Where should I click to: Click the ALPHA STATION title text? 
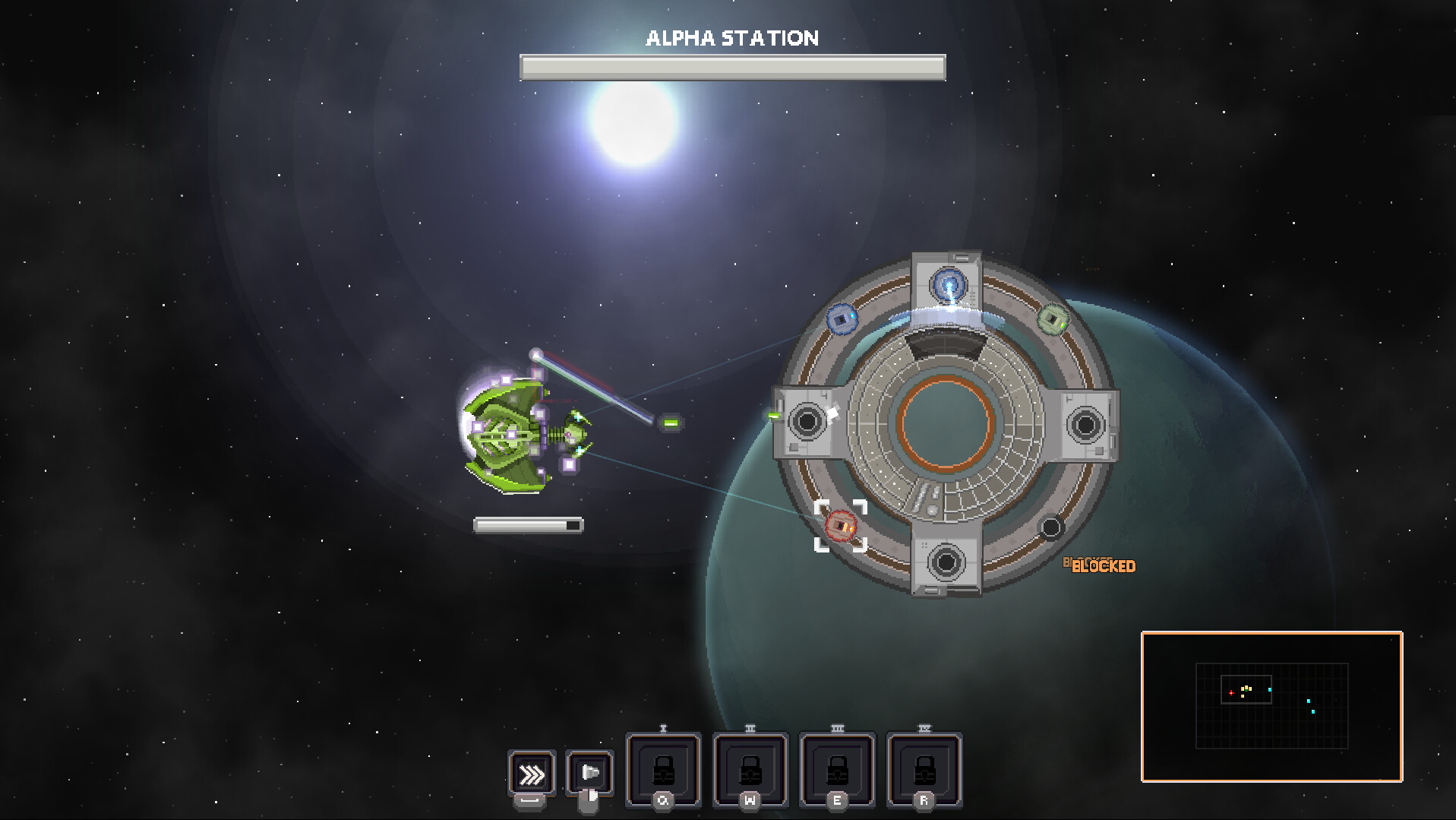(x=732, y=37)
